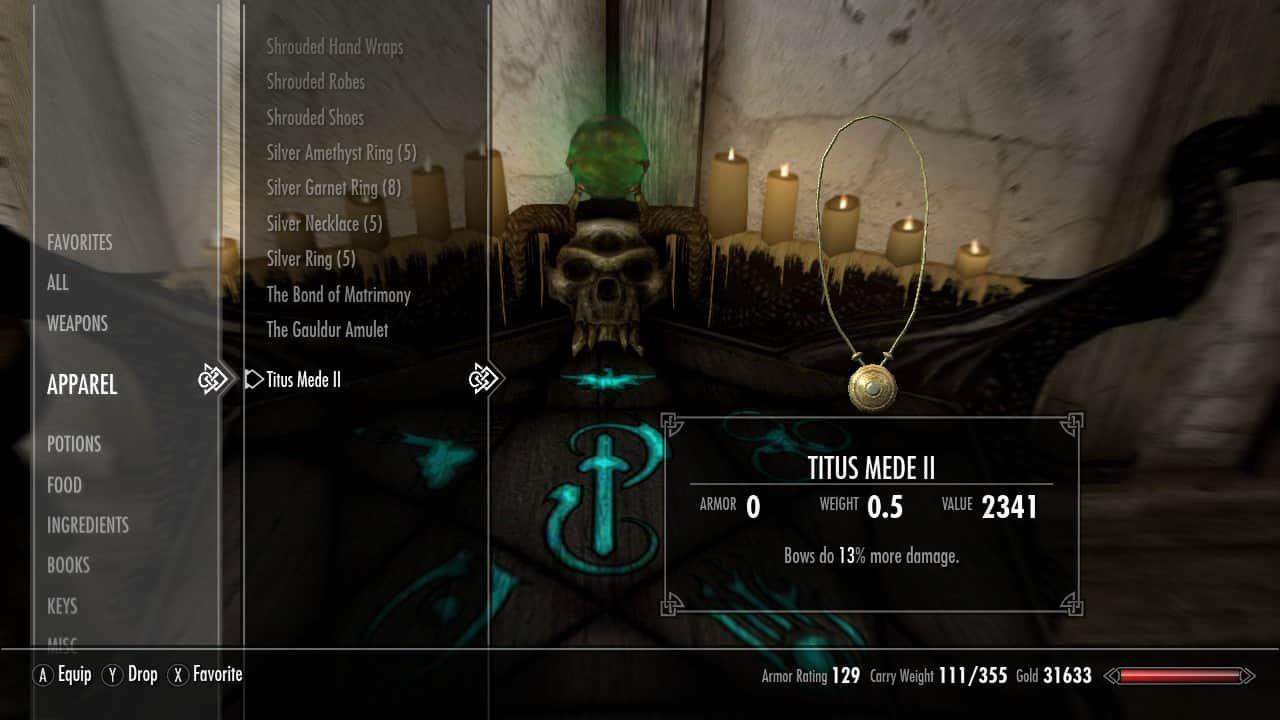Choose Shrouded Hand Wraps in the list
Viewport: 1280px width, 720px height.
(335, 47)
